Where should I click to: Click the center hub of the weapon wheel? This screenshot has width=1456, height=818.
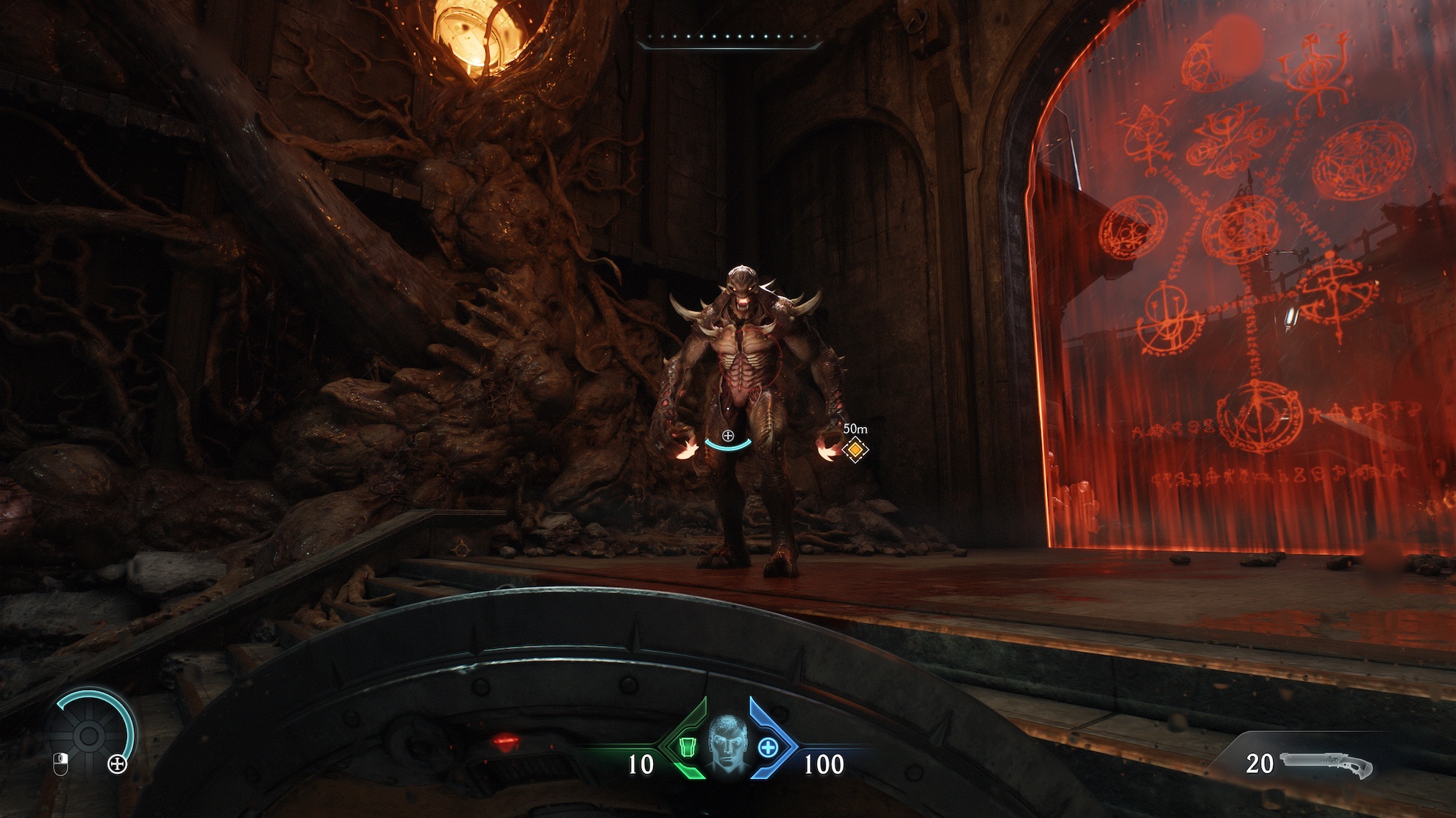pyautogui.click(x=89, y=736)
